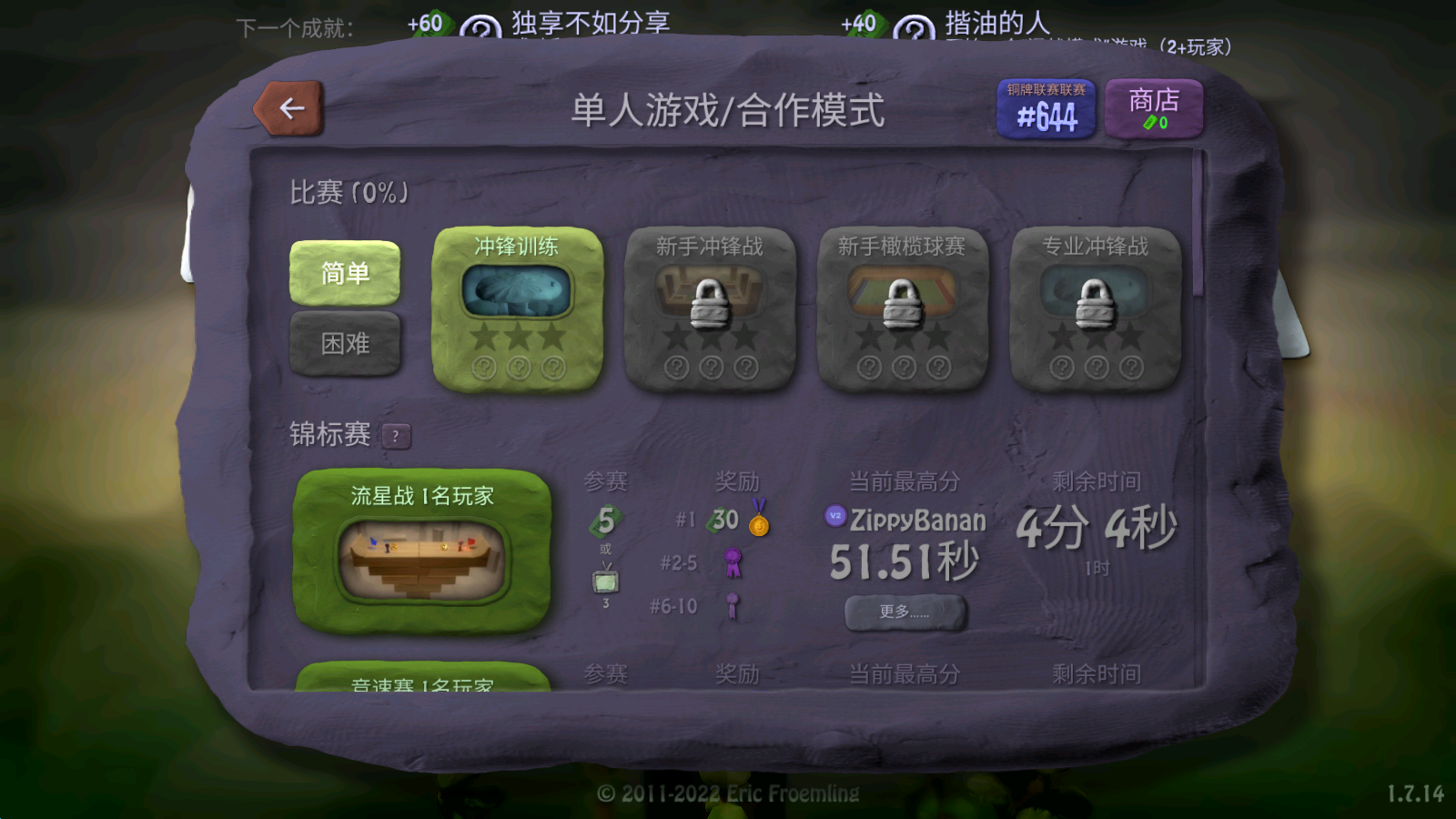
Task: Open the 商店 shop
Action: coord(1153,106)
